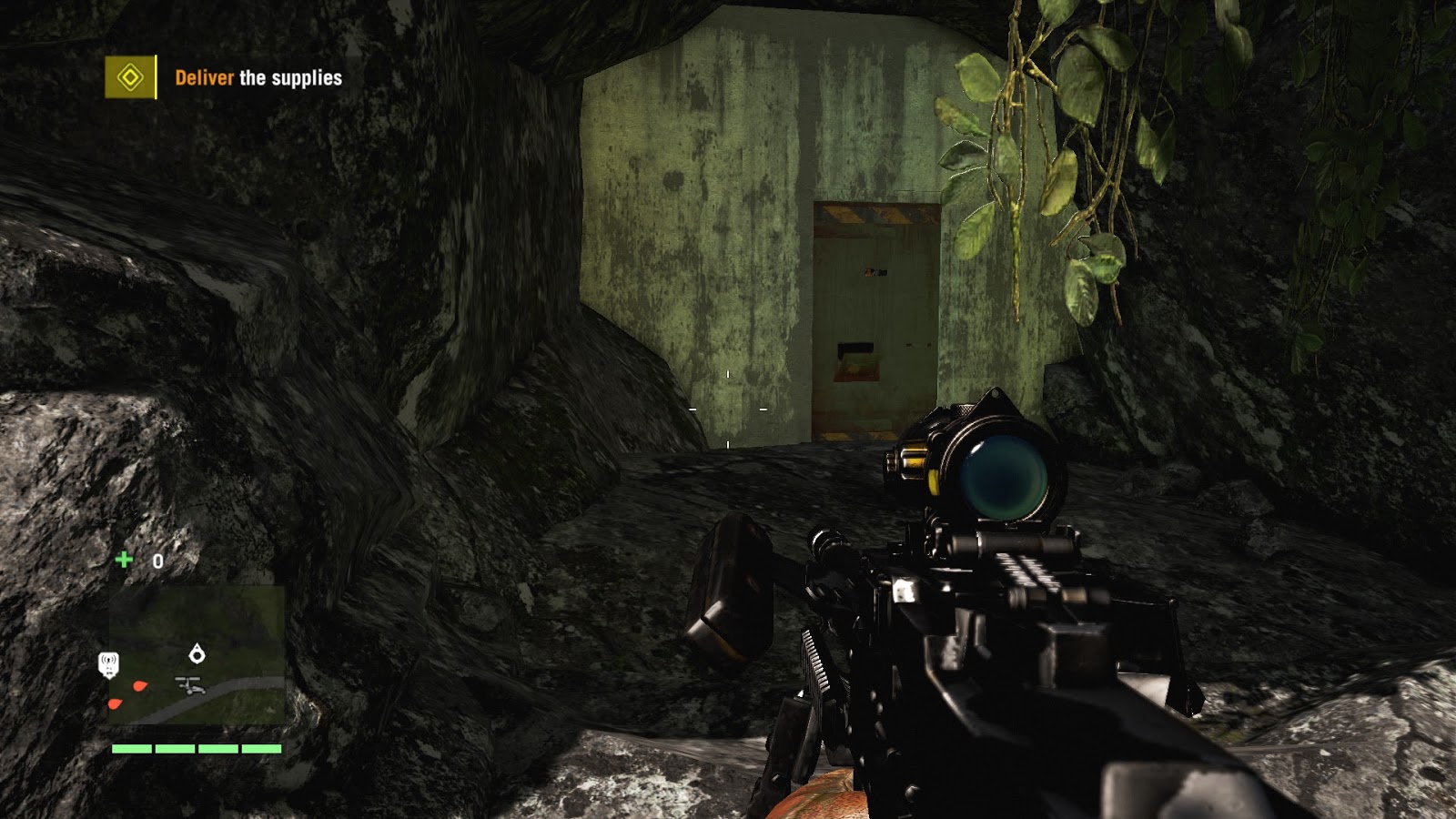Click the lower red enemy blip on minimap
This screenshot has width=1456, height=819.
click(x=114, y=704)
